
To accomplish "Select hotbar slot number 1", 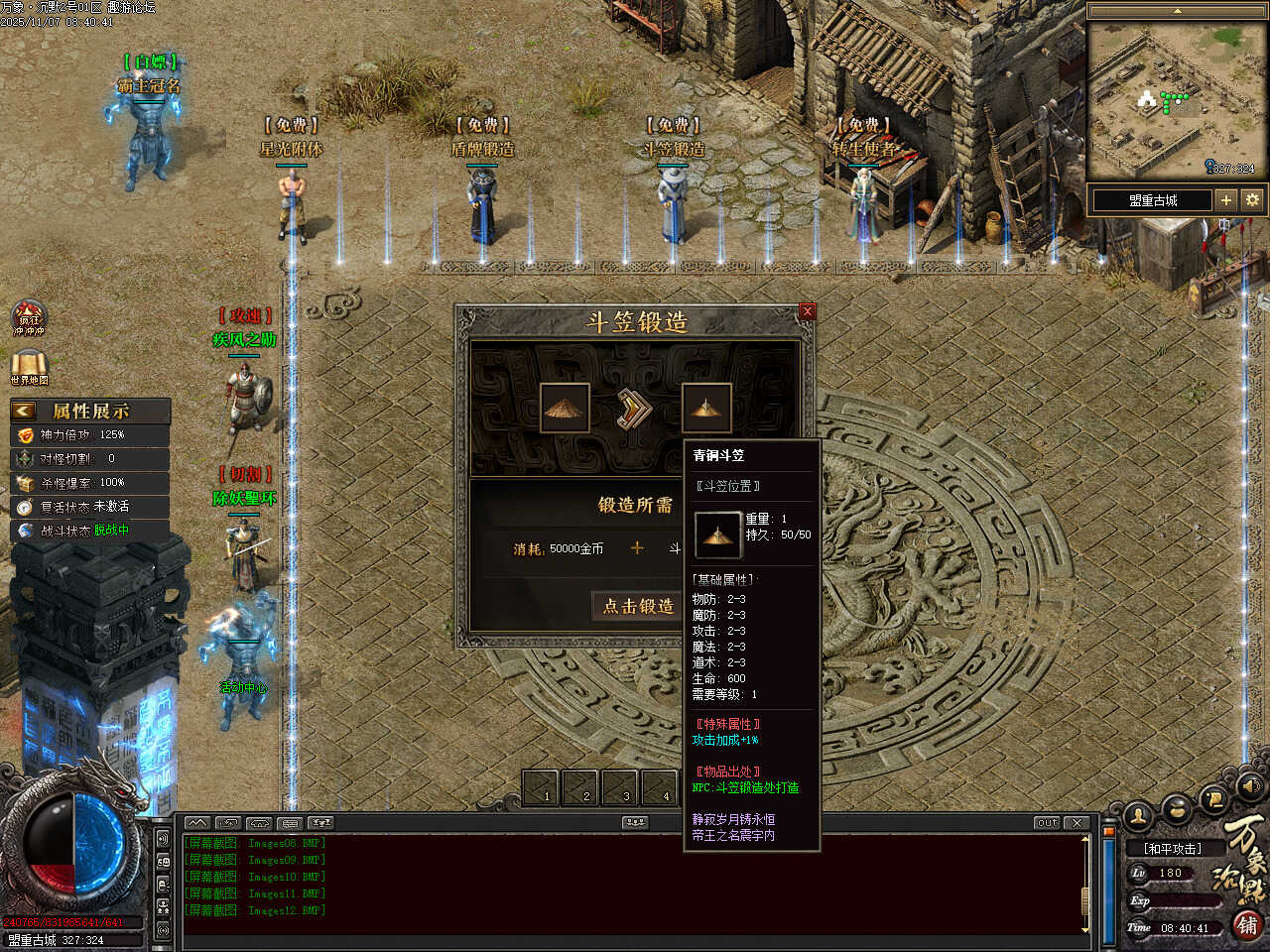I will (x=542, y=788).
